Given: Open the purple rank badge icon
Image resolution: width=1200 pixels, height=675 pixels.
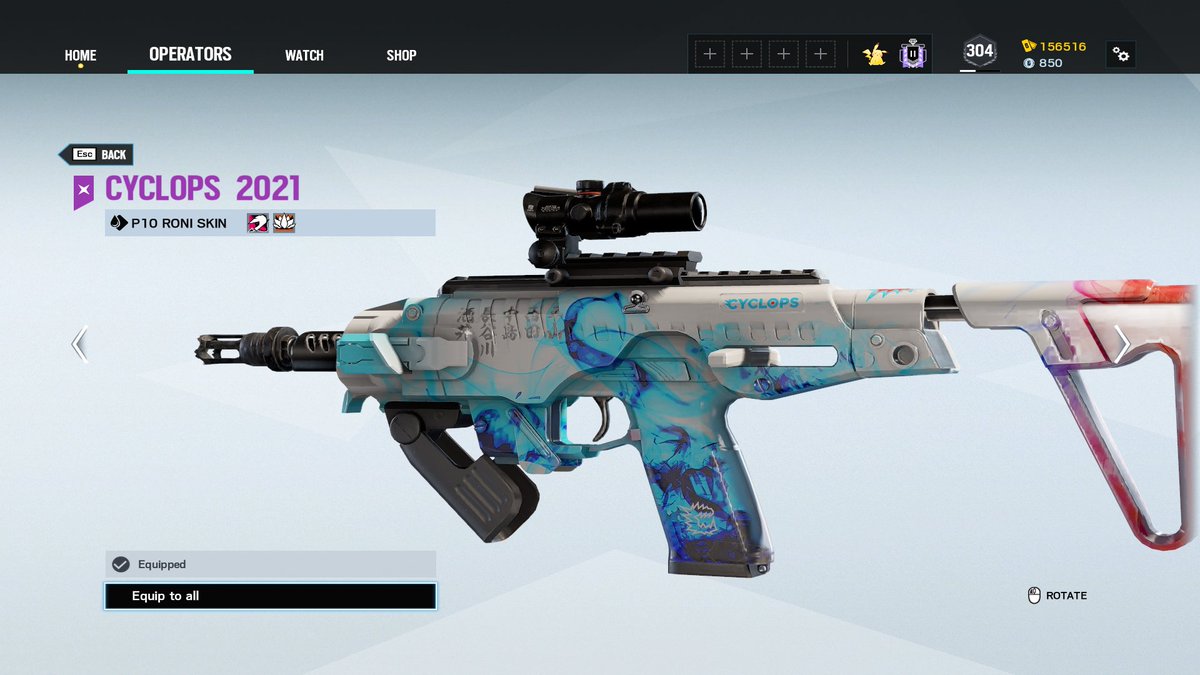Looking at the screenshot, I should [912, 54].
